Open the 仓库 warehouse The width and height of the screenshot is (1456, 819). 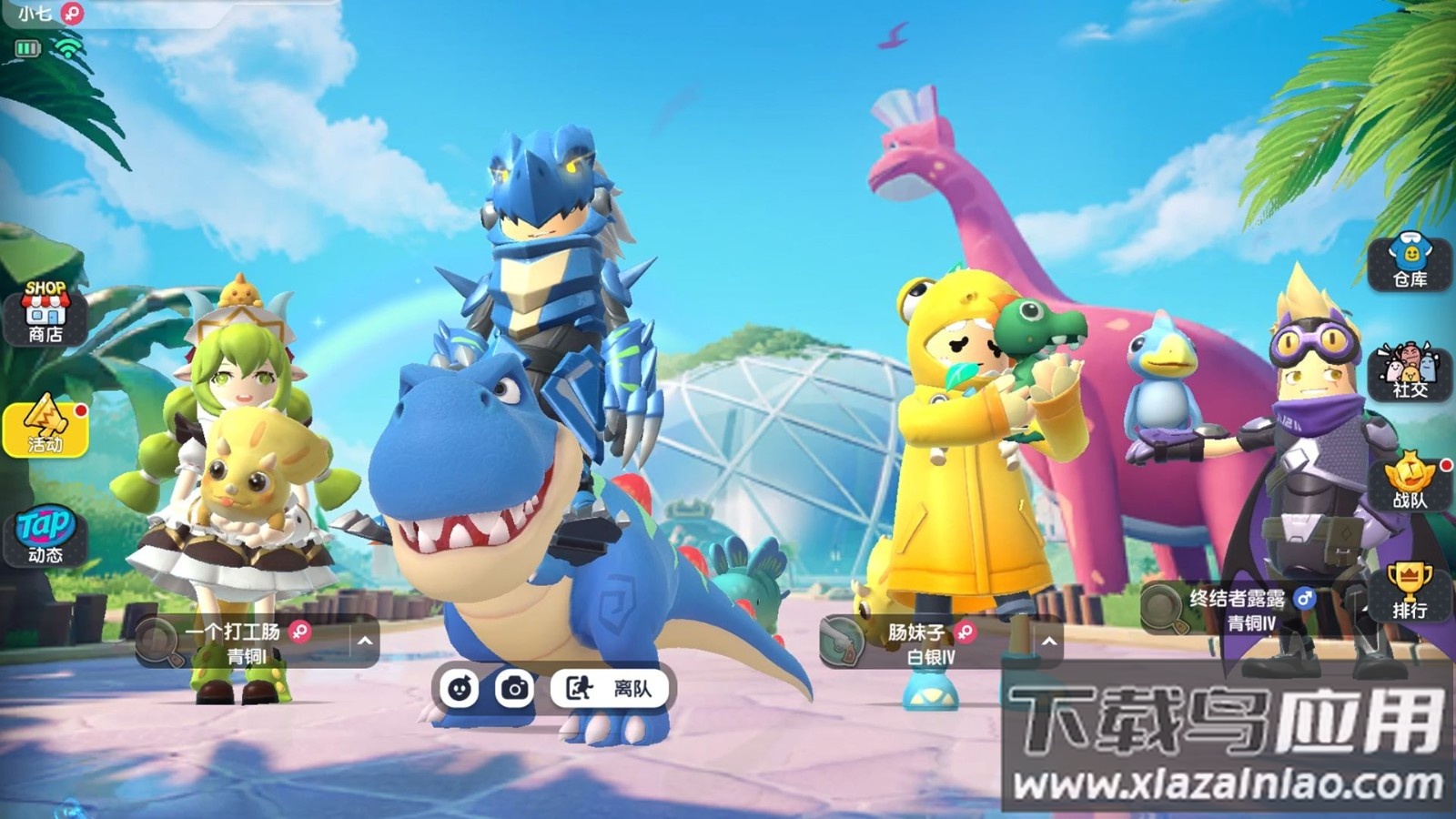pyautogui.click(x=1410, y=261)
